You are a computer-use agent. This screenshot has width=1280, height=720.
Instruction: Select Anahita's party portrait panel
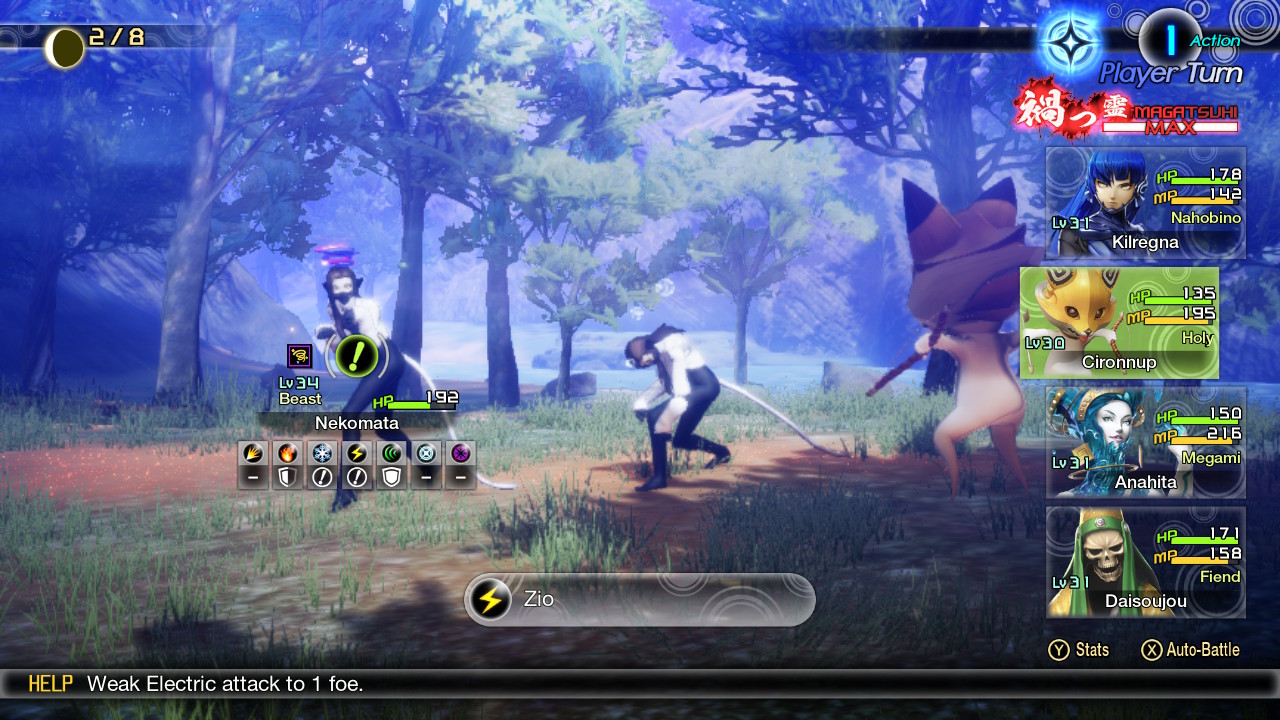point(1146,442)
